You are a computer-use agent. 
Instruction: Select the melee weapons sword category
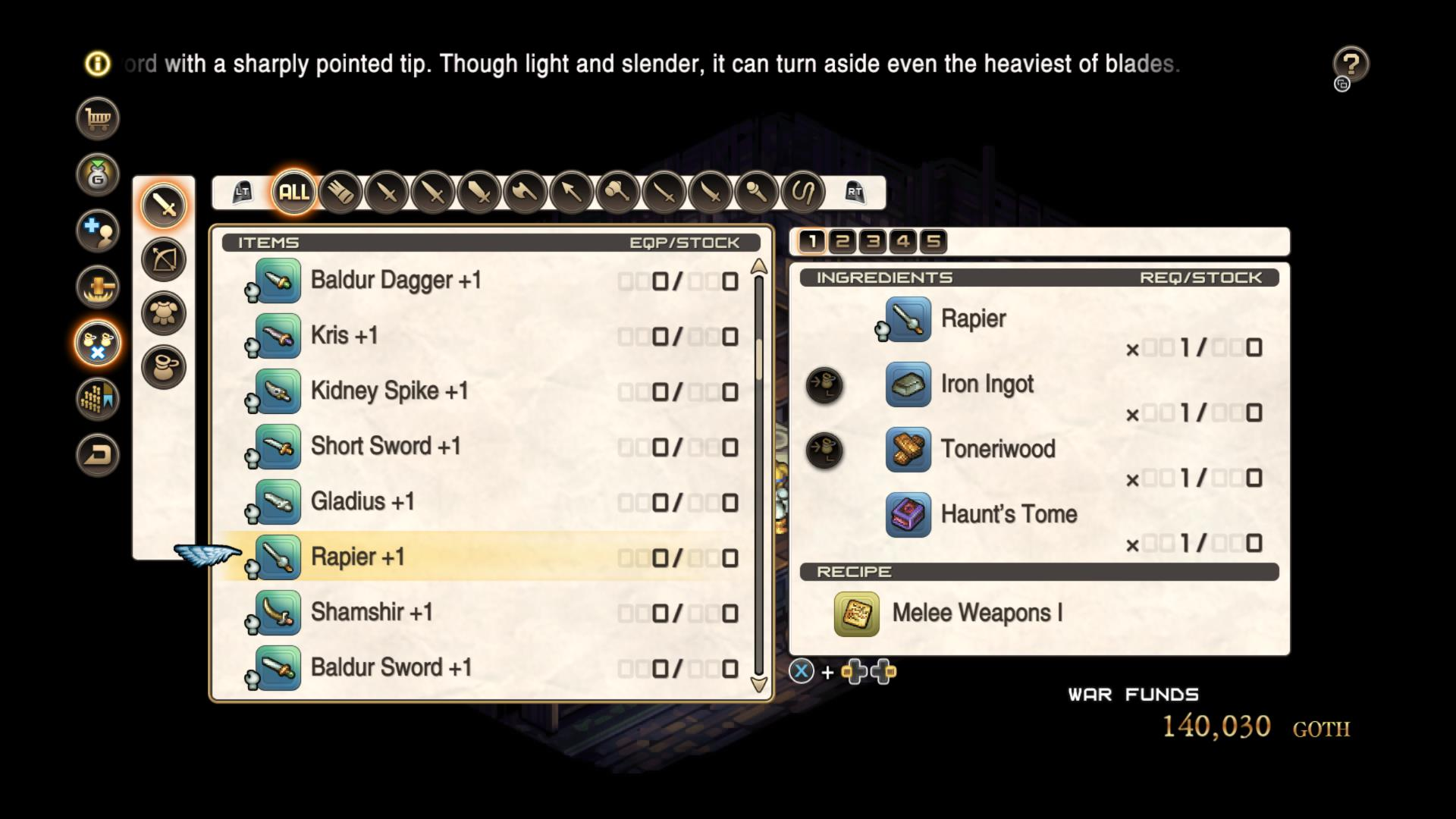[x=164, y=205]
